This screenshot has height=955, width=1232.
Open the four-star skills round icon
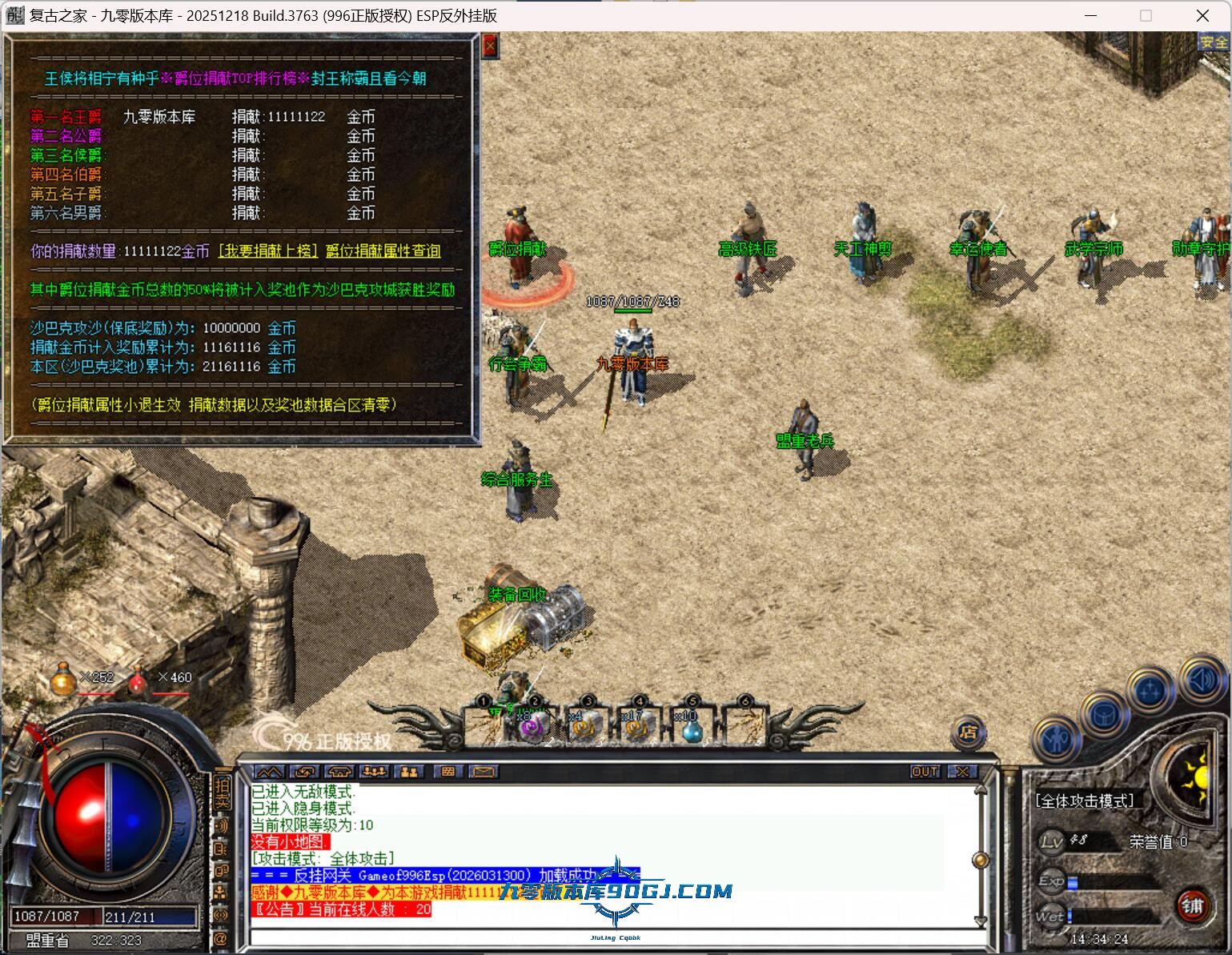pos(1150,690)
